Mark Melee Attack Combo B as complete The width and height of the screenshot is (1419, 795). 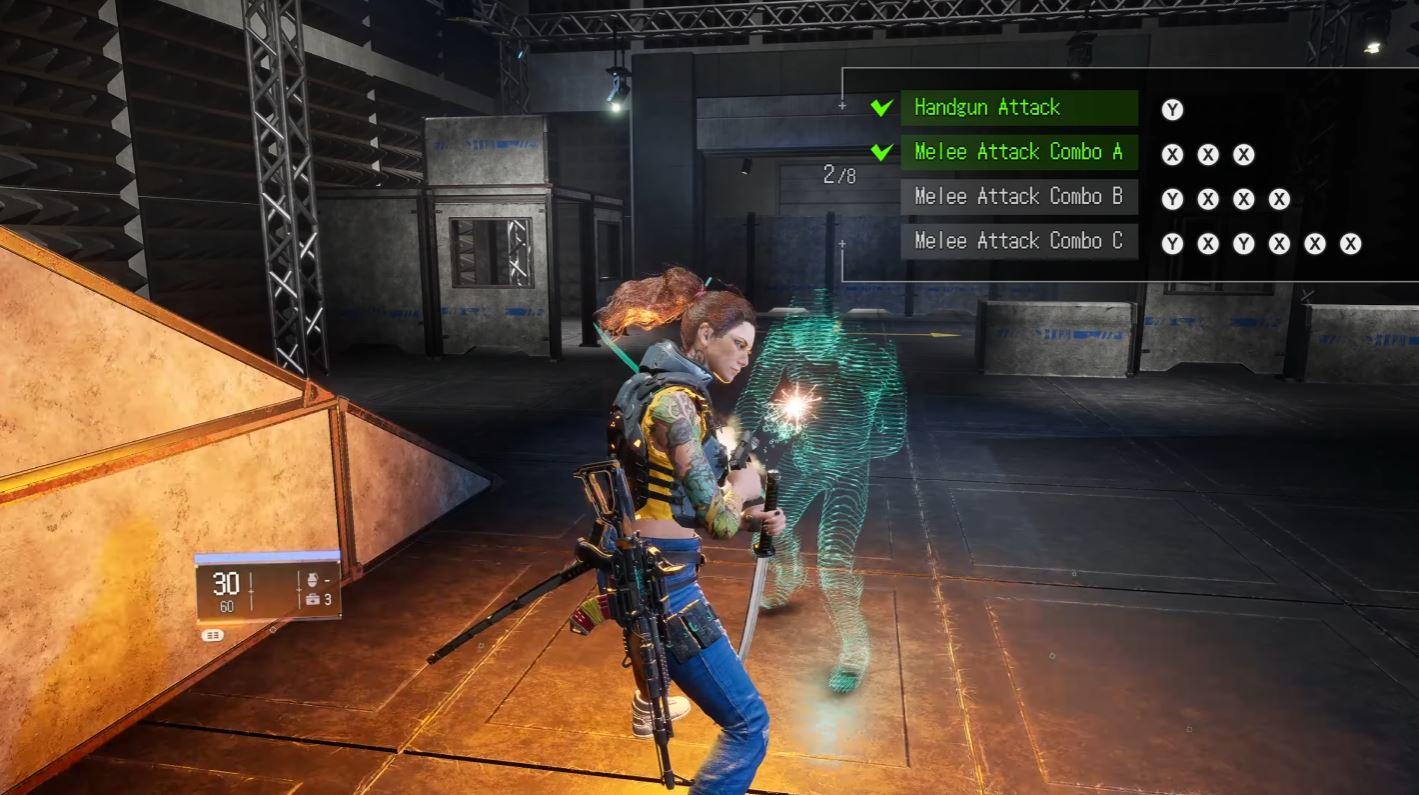(x=879, y=197)
